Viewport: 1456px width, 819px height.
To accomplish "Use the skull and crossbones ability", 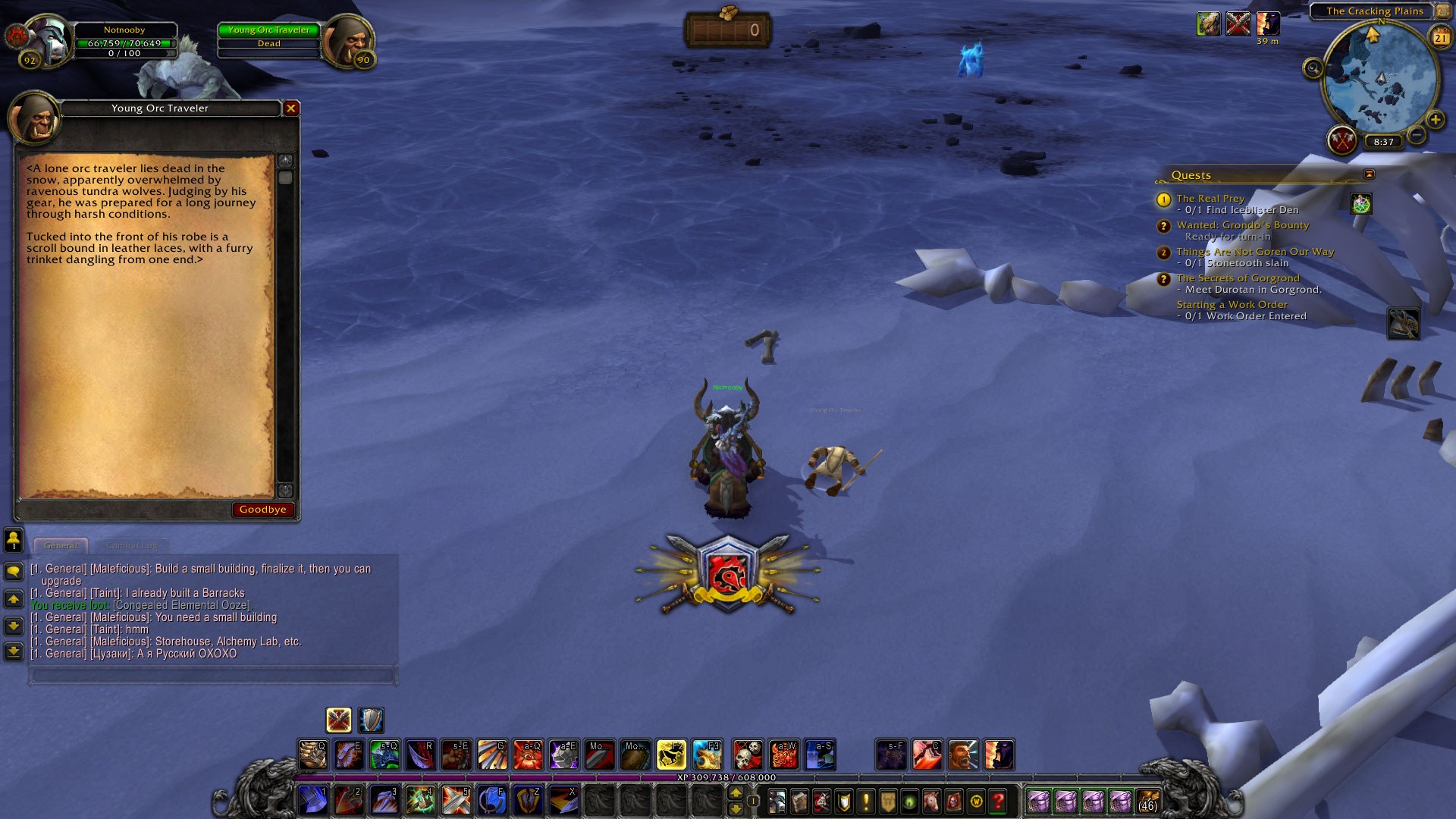I will [748, 755].
